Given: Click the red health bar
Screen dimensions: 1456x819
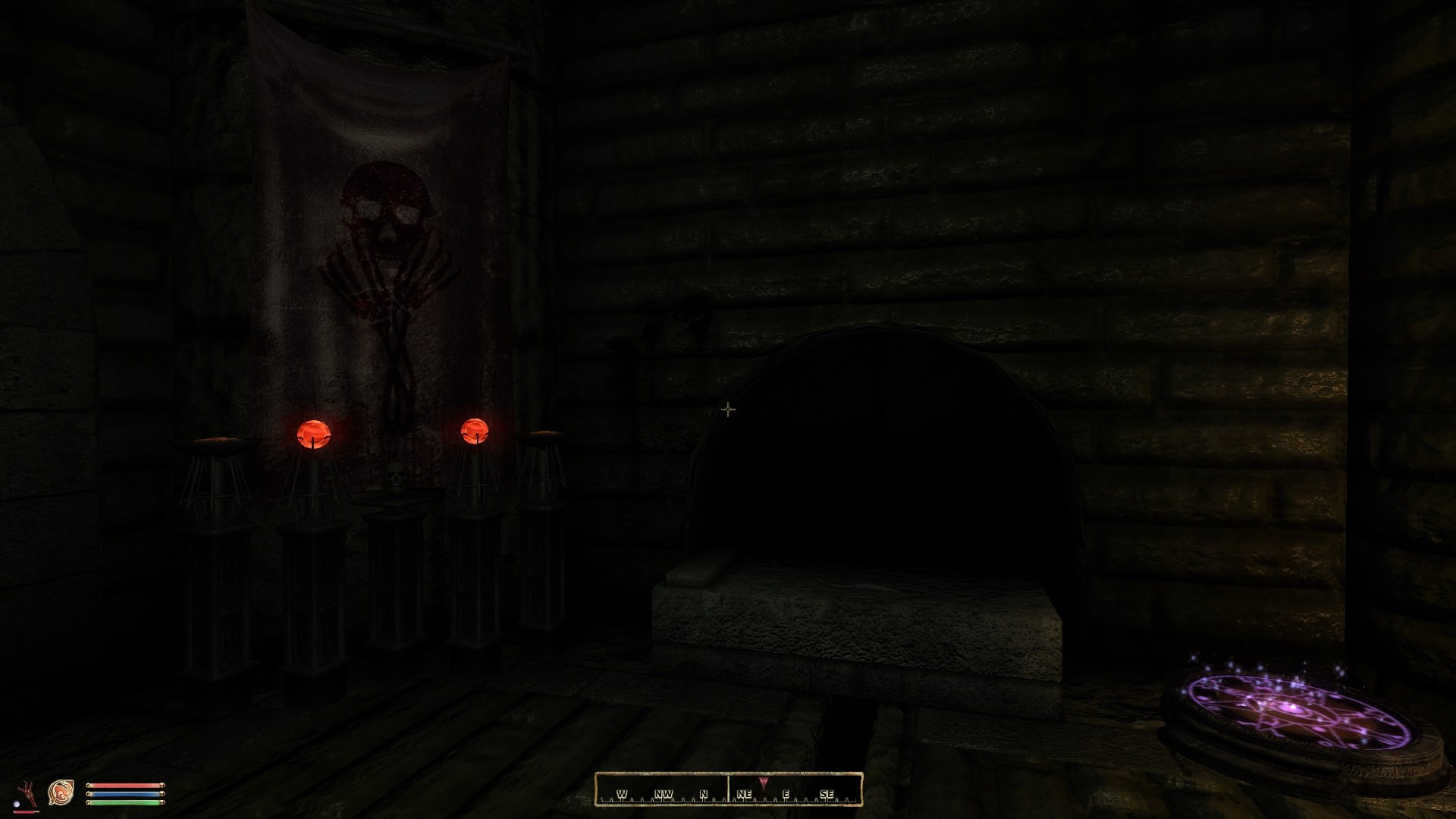Looking at the screenshot, I should point(124,785).
